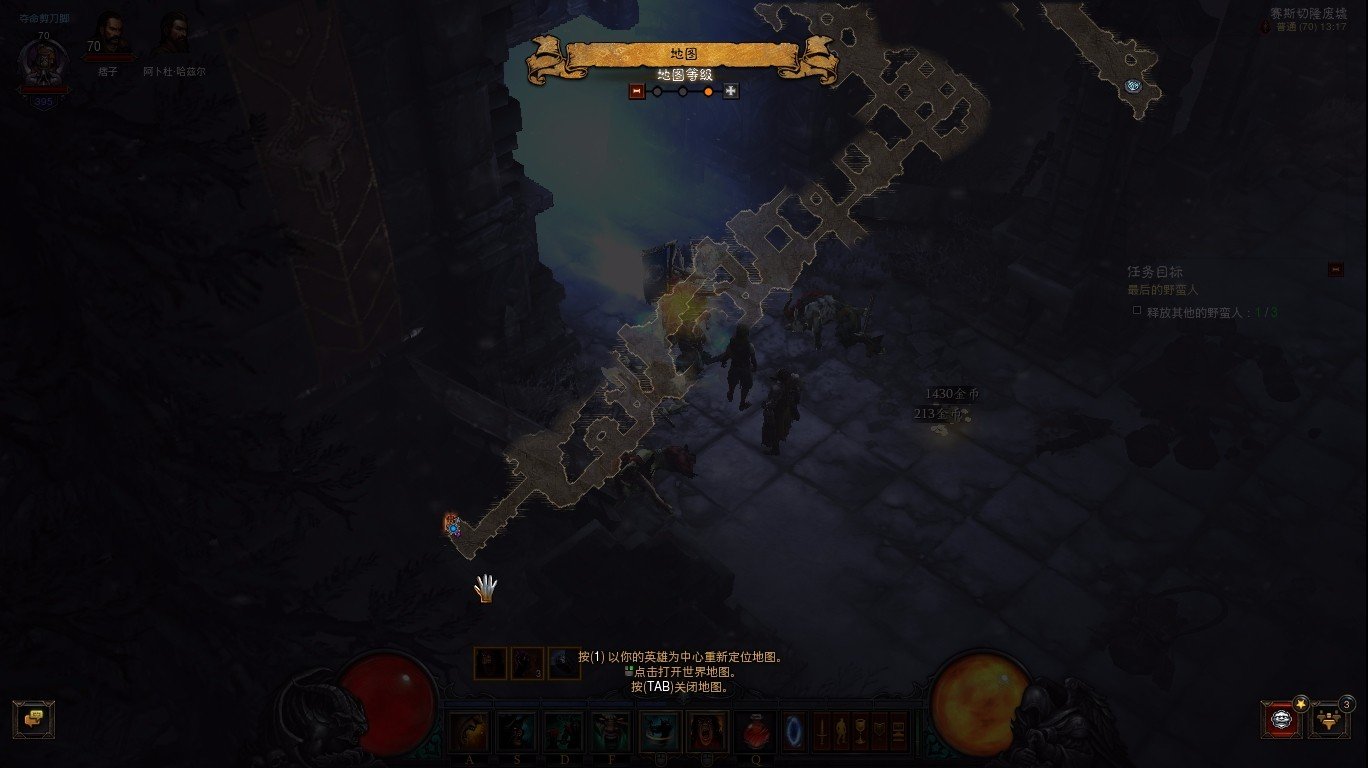Zoom out the map with the minus button
Screen dimensions: 1368x768
coord(636,91)
